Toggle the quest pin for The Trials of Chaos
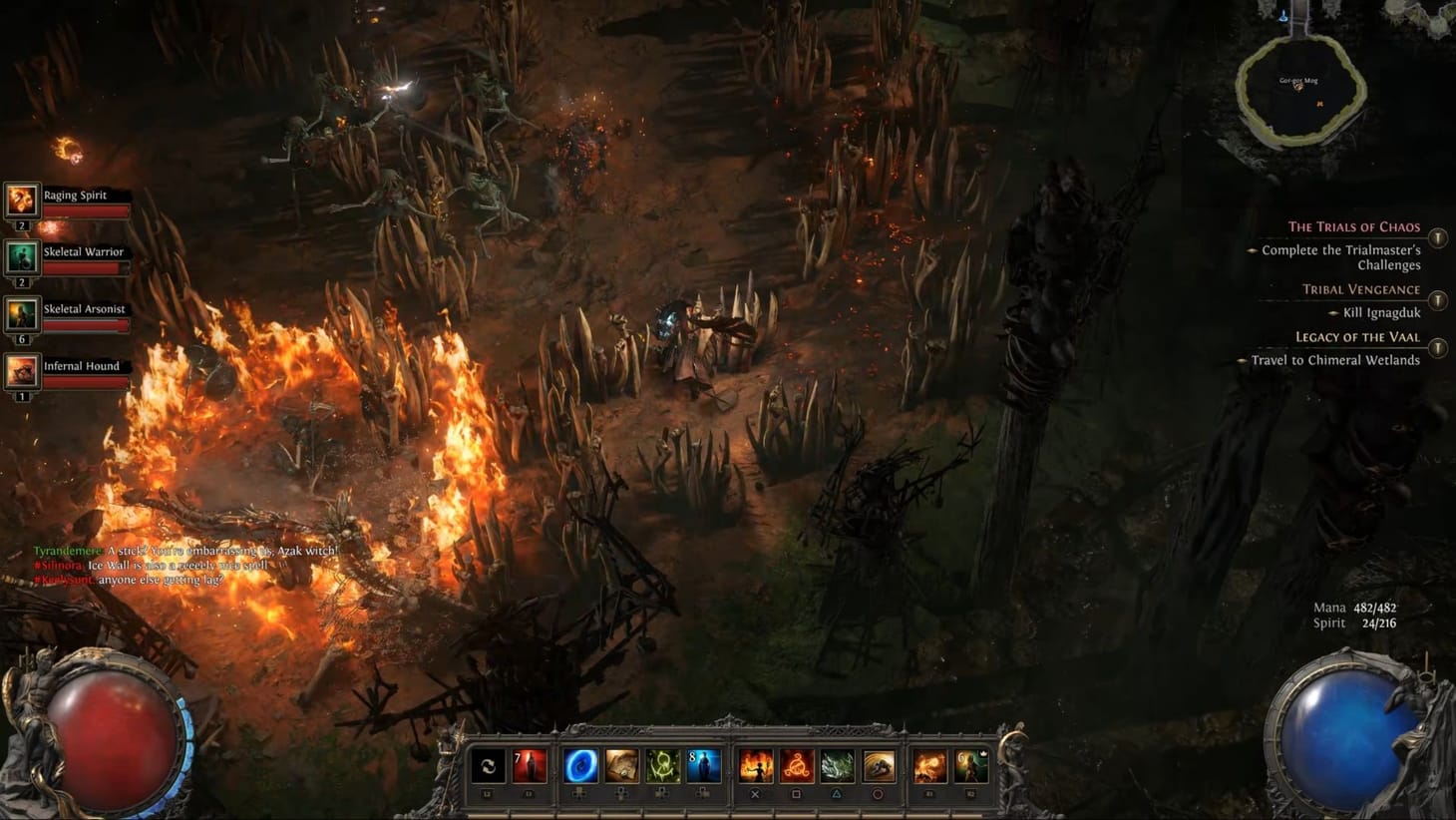 1437,238
